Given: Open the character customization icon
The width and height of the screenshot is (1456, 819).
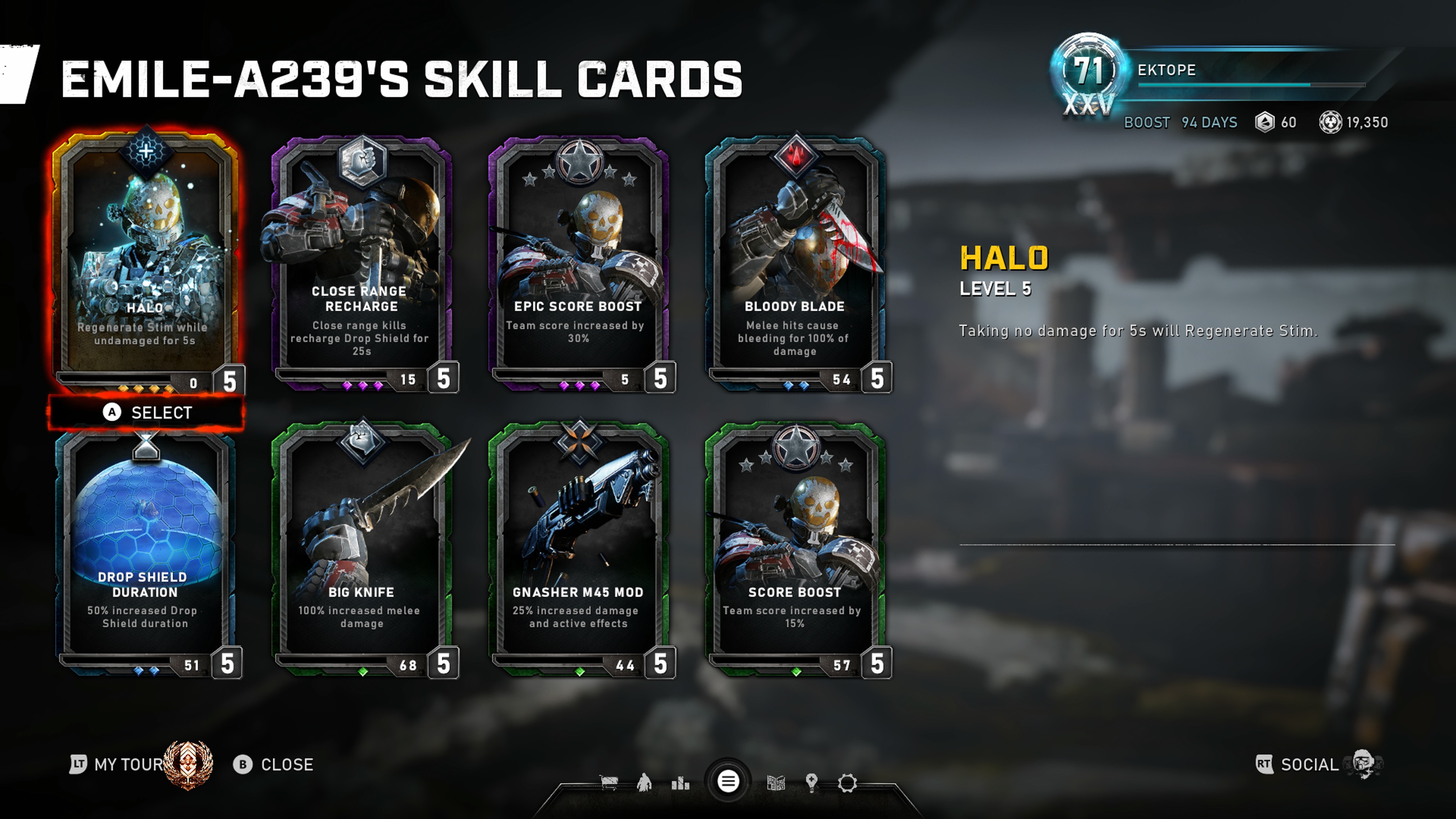Looking at the screenshot, I should point(644,783).
